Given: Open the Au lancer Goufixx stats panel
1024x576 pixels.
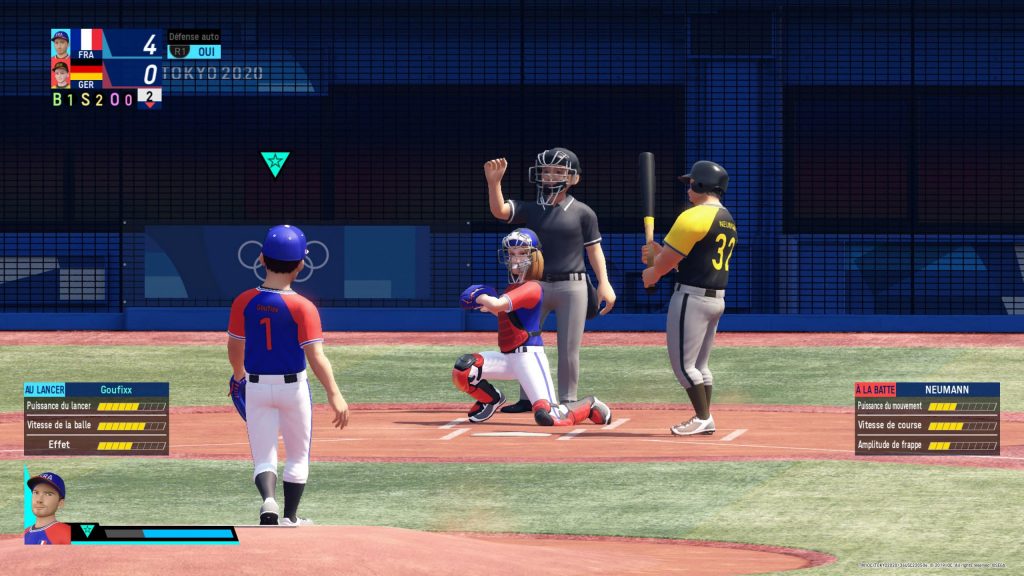Looking at the screenshot, I should [x=96, y=418].
